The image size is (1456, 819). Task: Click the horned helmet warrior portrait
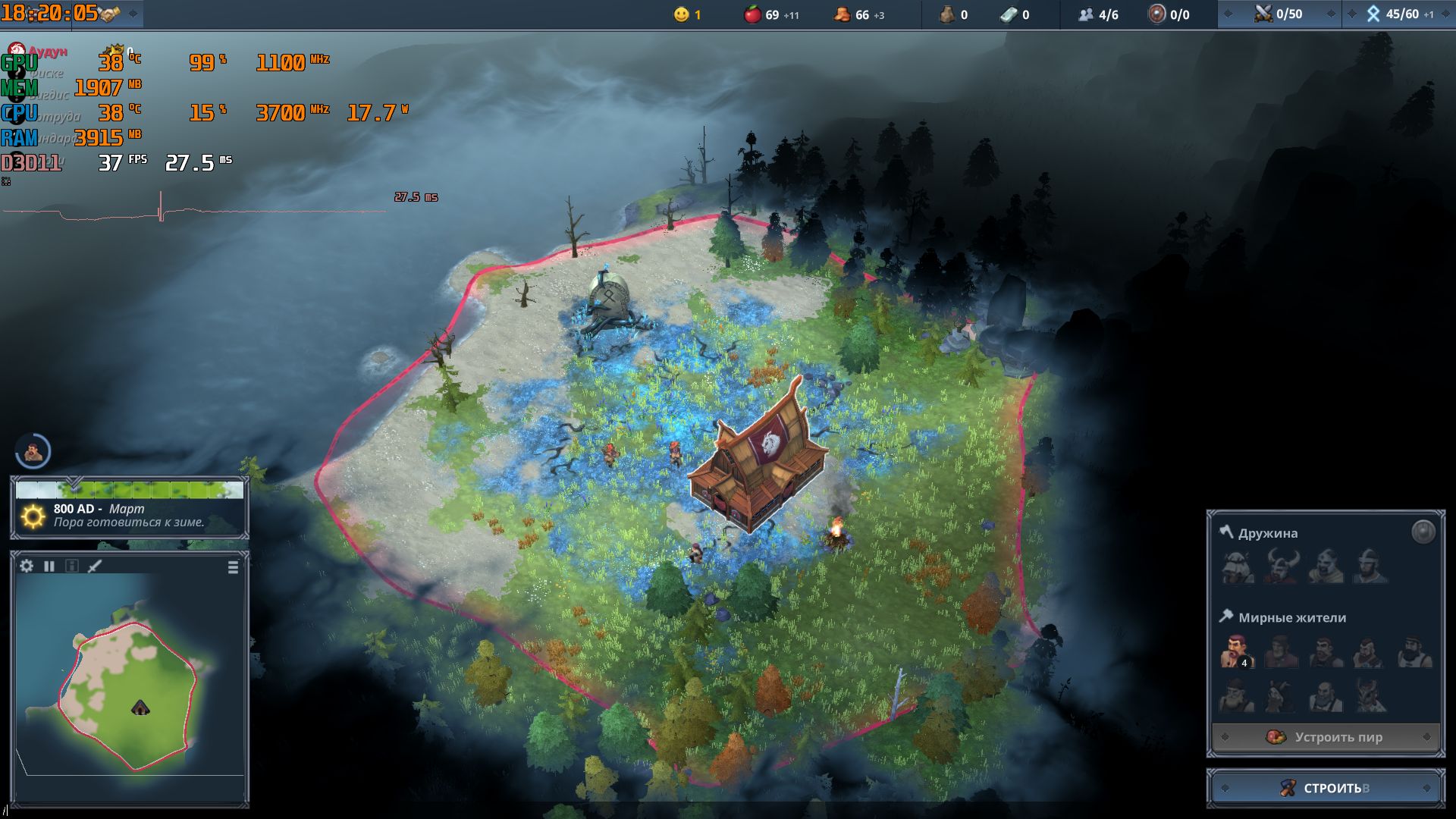pyautogui.click(x=1282, y=566)
